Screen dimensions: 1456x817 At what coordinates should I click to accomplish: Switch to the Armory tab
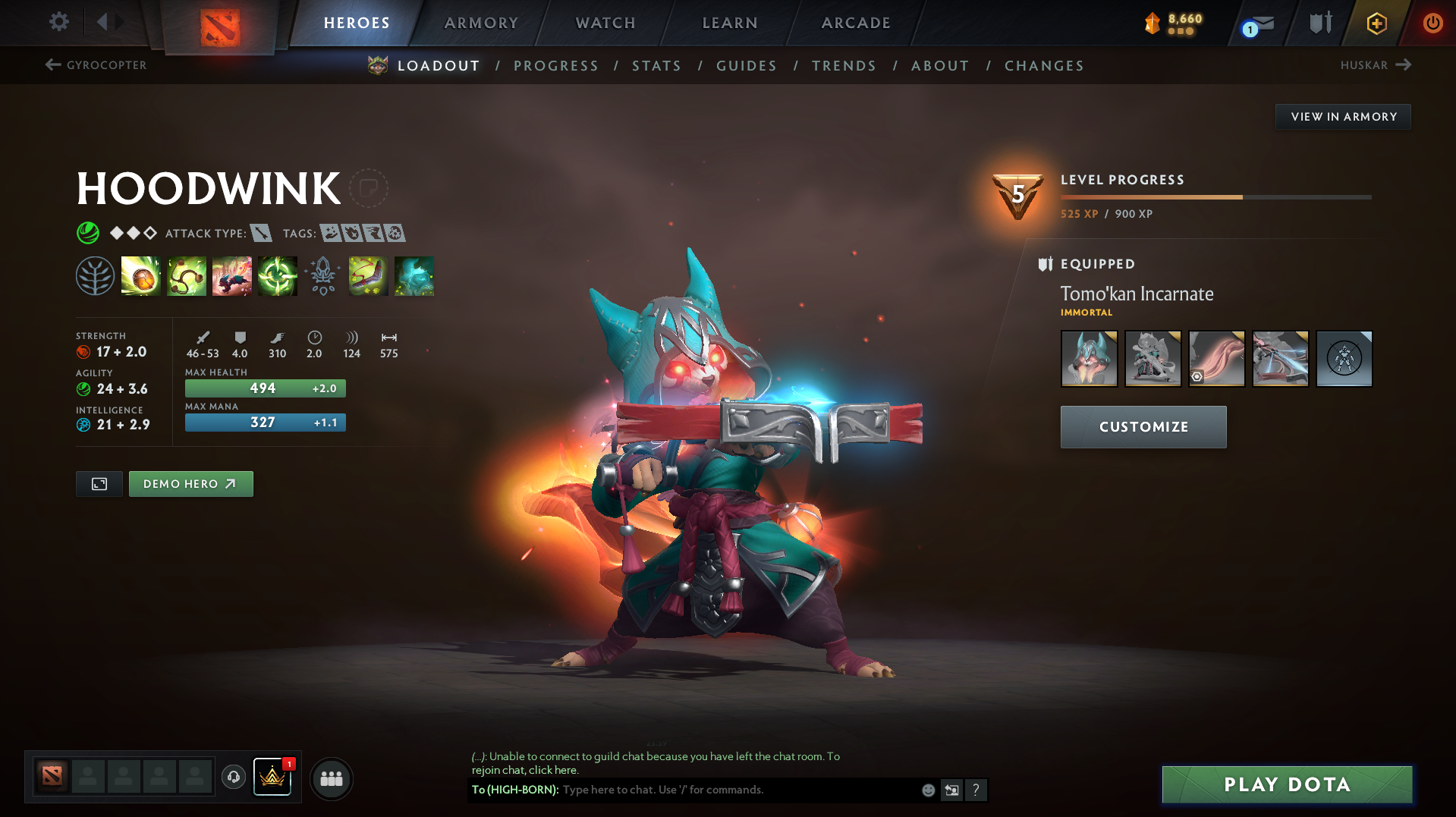tap(481, 23)
